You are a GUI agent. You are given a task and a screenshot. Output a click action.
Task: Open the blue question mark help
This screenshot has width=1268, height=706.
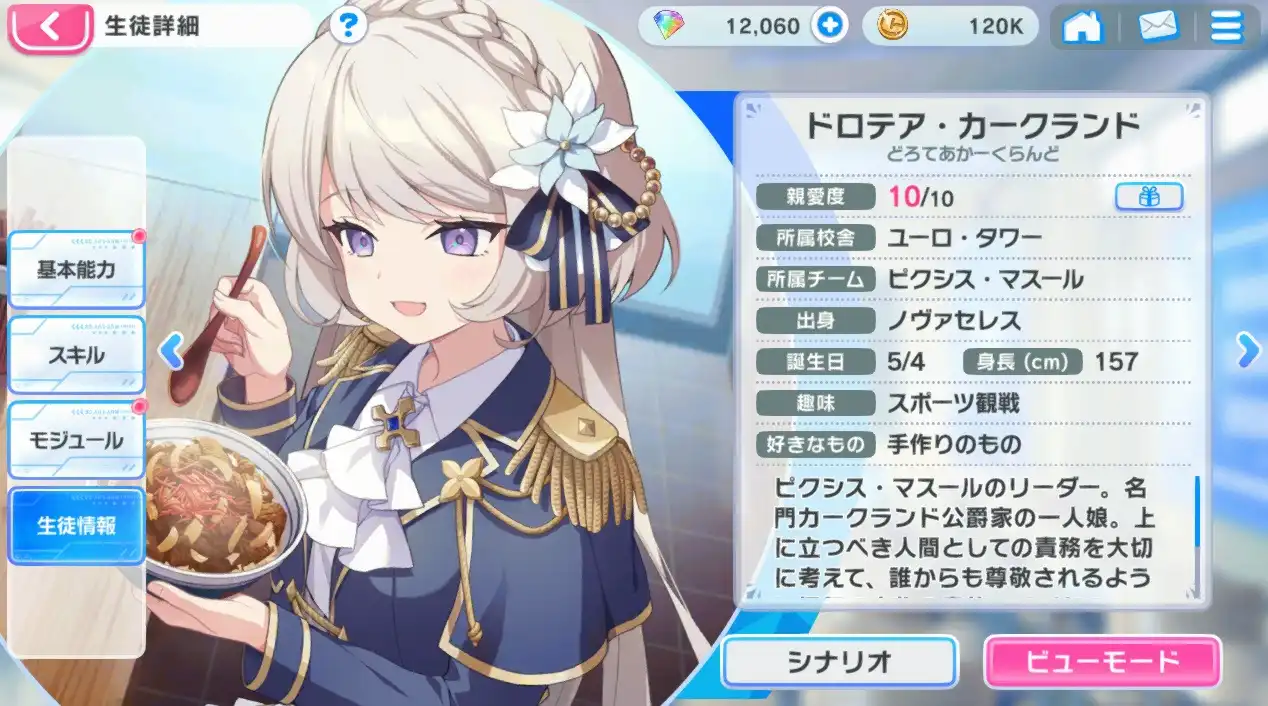point(347,26)
